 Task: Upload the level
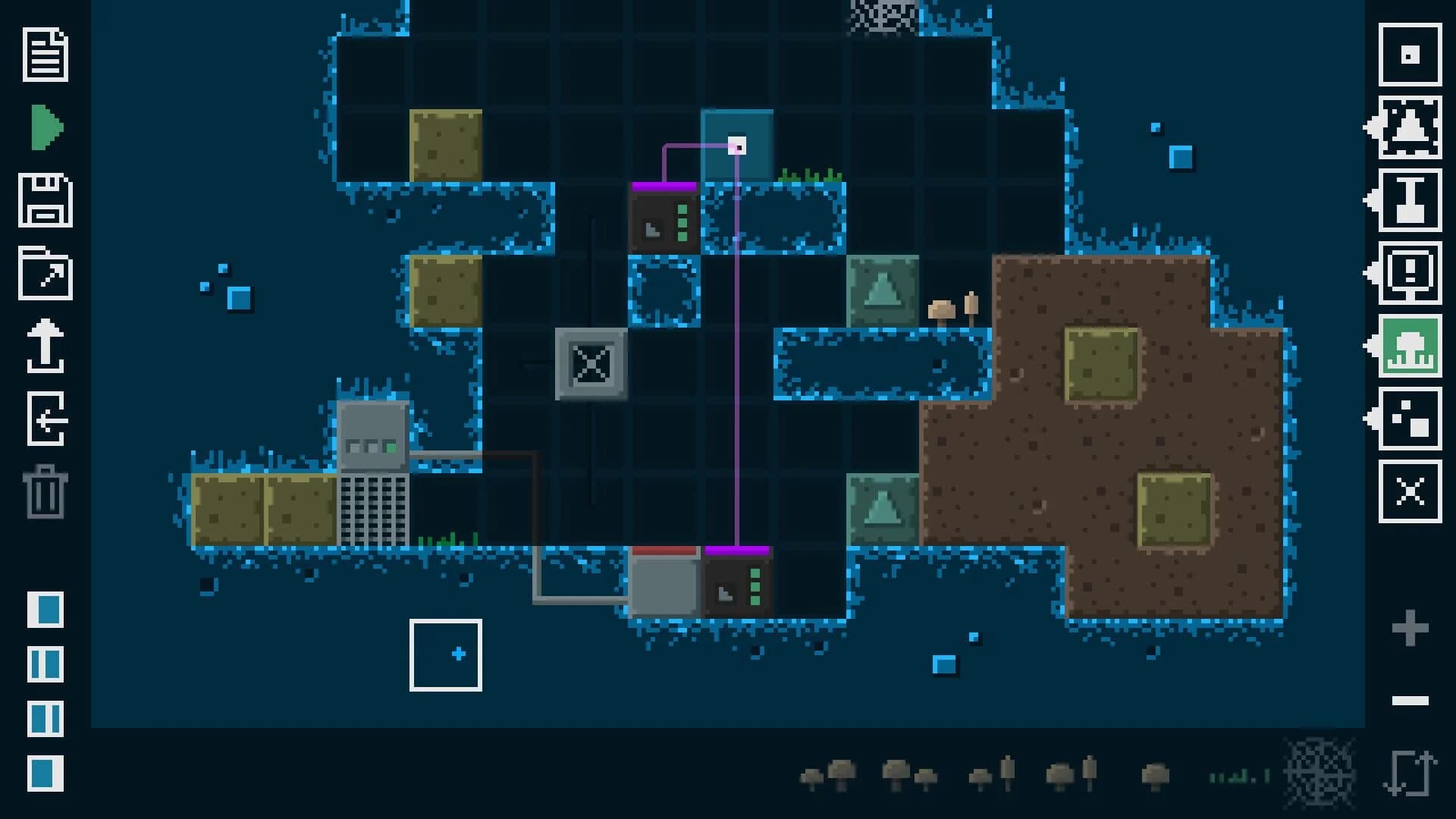[x=45, y=349]
